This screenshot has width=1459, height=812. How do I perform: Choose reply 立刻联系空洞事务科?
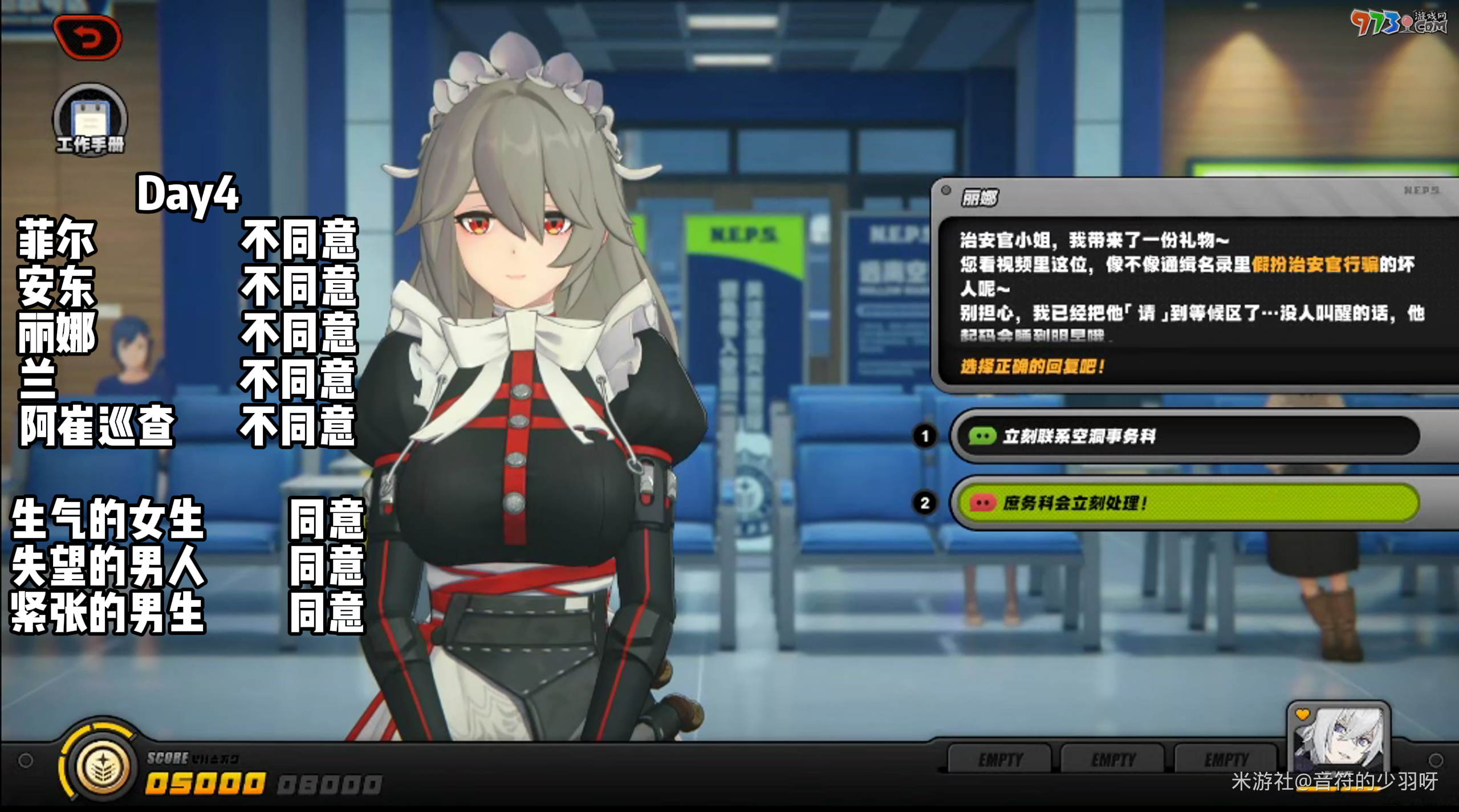click(1186, 436)
